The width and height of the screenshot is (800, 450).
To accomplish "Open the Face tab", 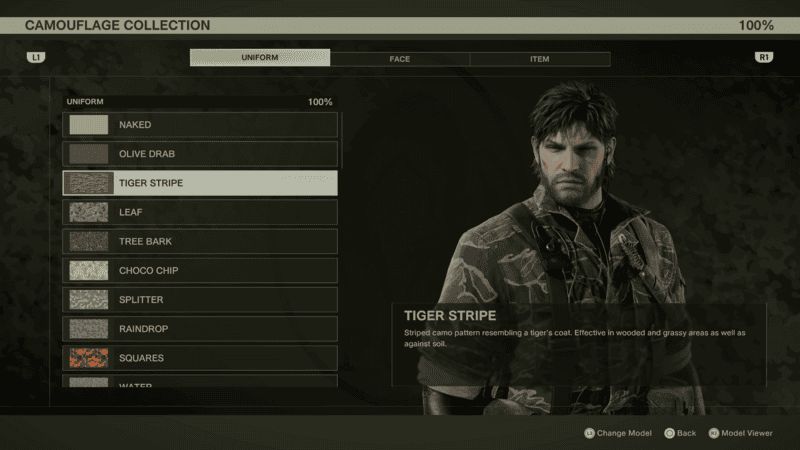I will tap(400, 59).
